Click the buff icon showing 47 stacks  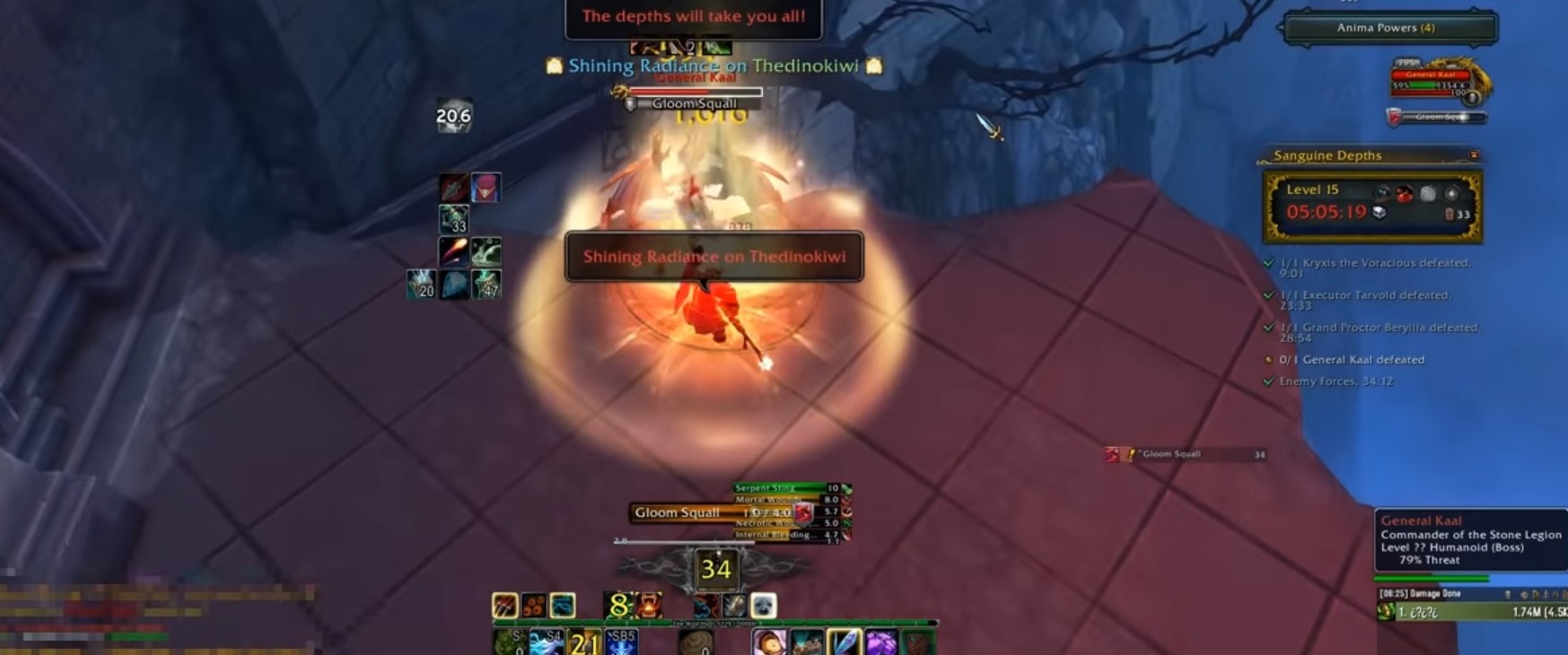point(486,284)
